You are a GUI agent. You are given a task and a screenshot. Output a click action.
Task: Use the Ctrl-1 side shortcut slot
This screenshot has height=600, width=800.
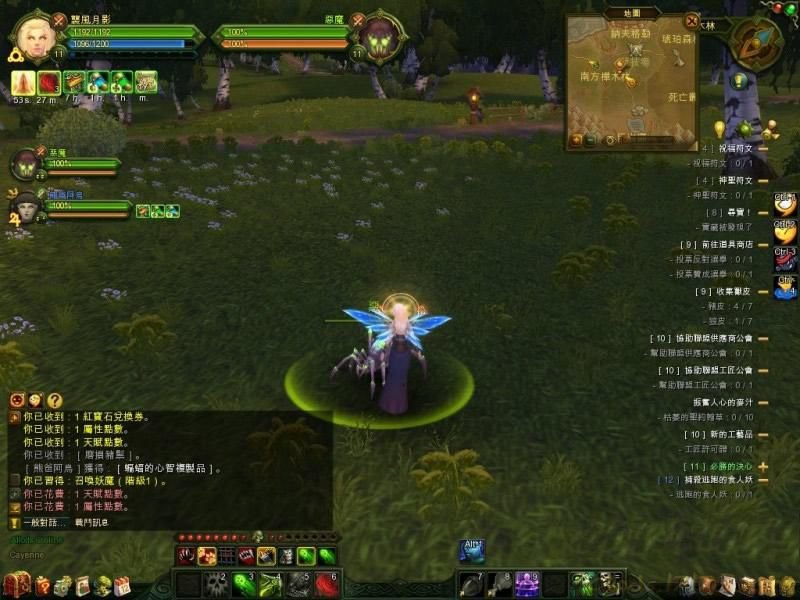786,205
